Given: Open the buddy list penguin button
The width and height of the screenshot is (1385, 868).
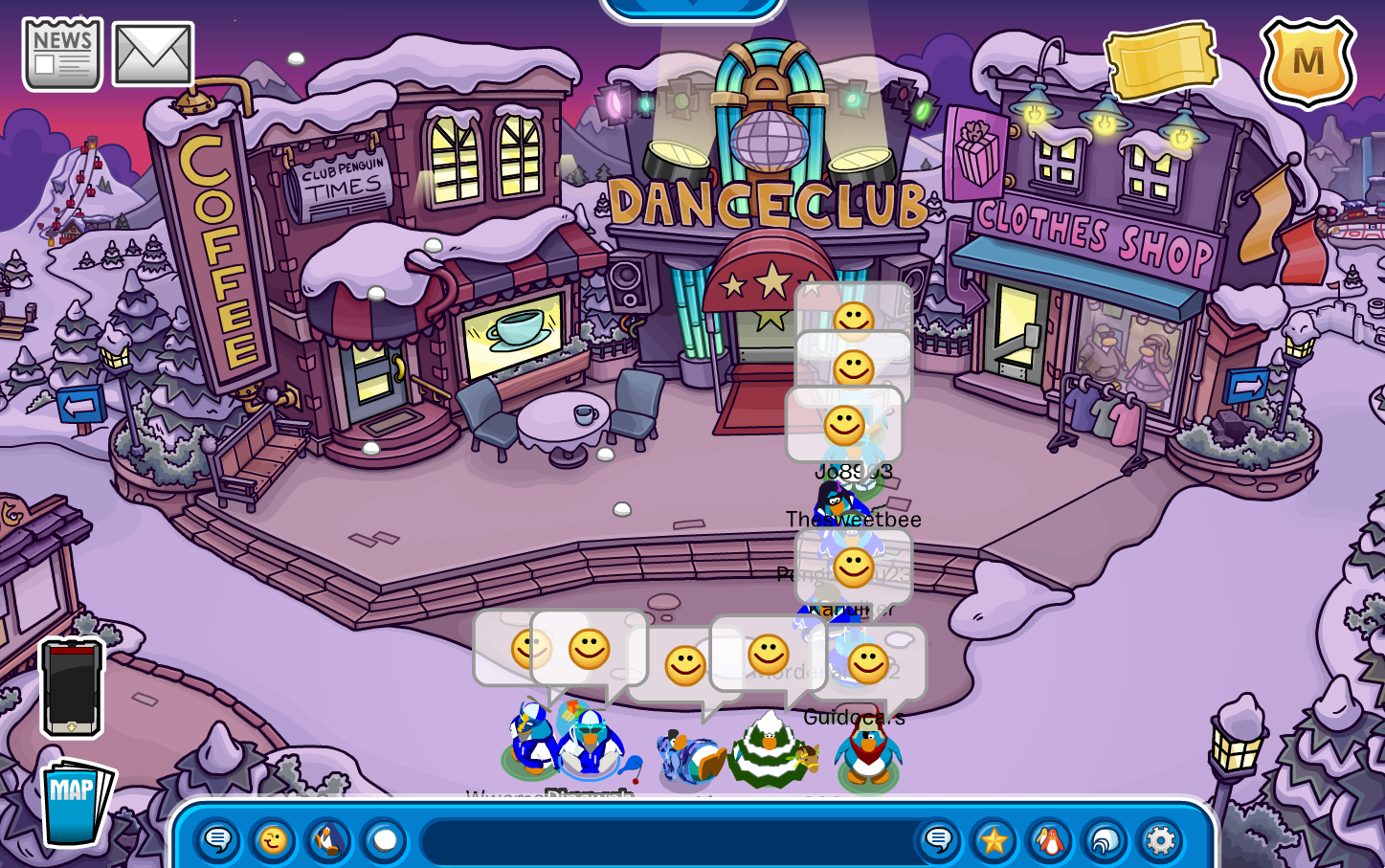Looking at the screenshot, I should pyautogui.click(x=1049, y=841).
